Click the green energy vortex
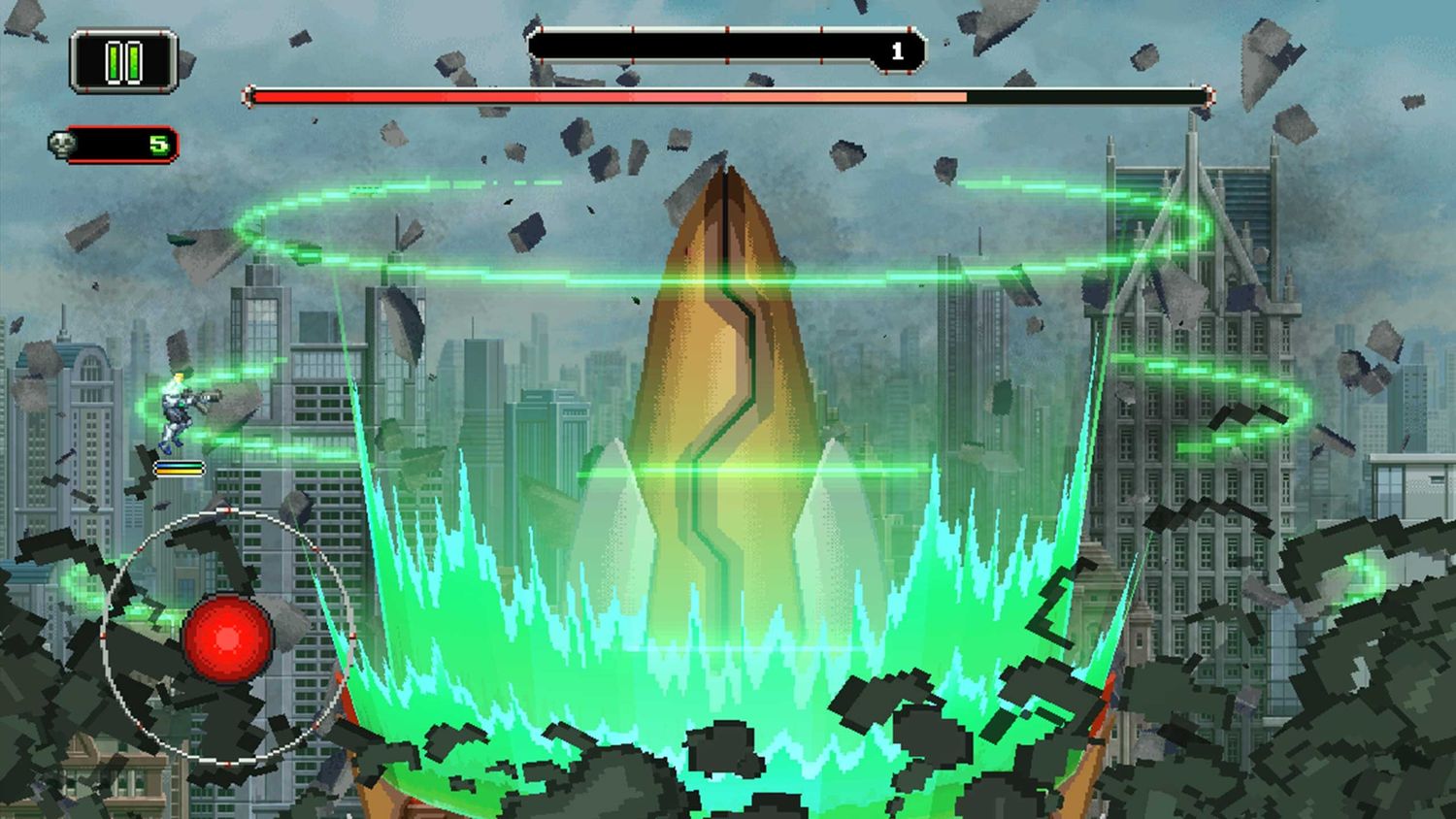1456x819 pixels. coord(728,602)
